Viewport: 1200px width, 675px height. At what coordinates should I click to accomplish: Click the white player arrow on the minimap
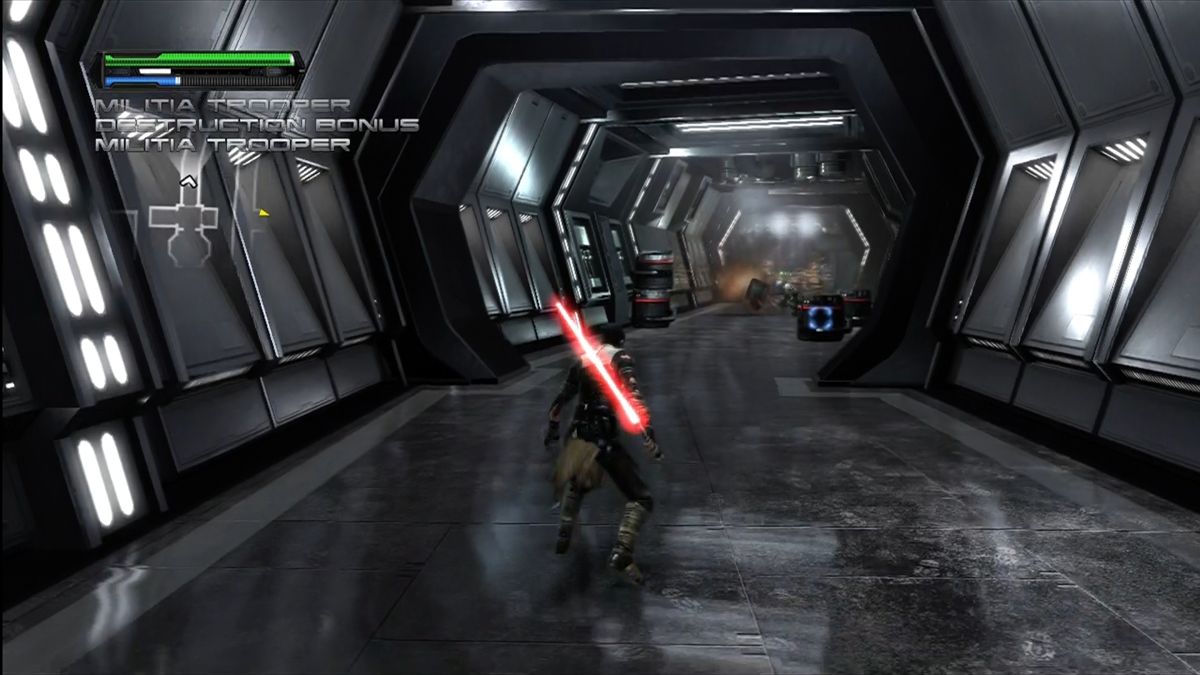pyautogui.click(x=187, y=182)
